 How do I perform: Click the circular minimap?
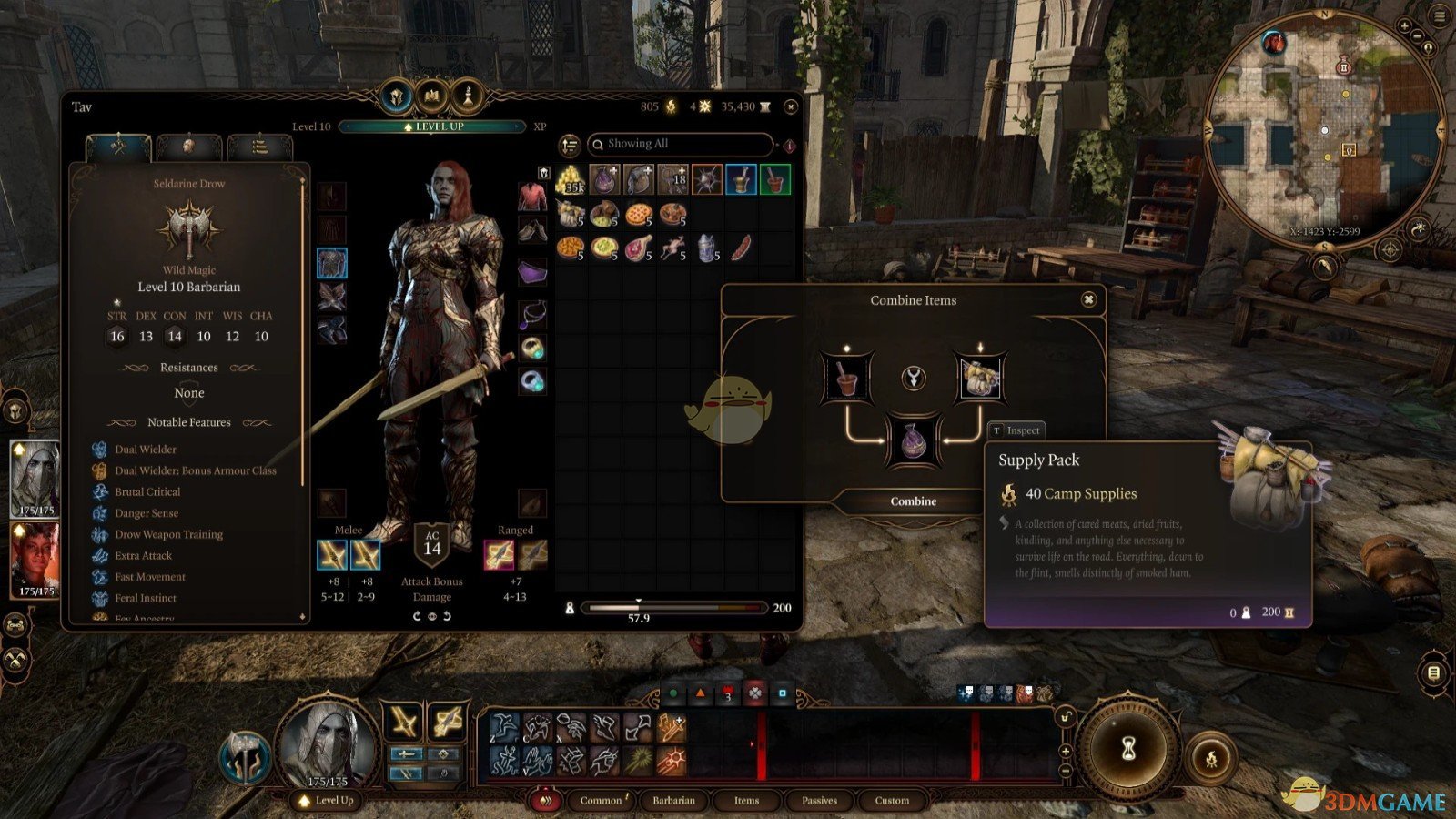pyautogui.click(x=1324, y=132)
